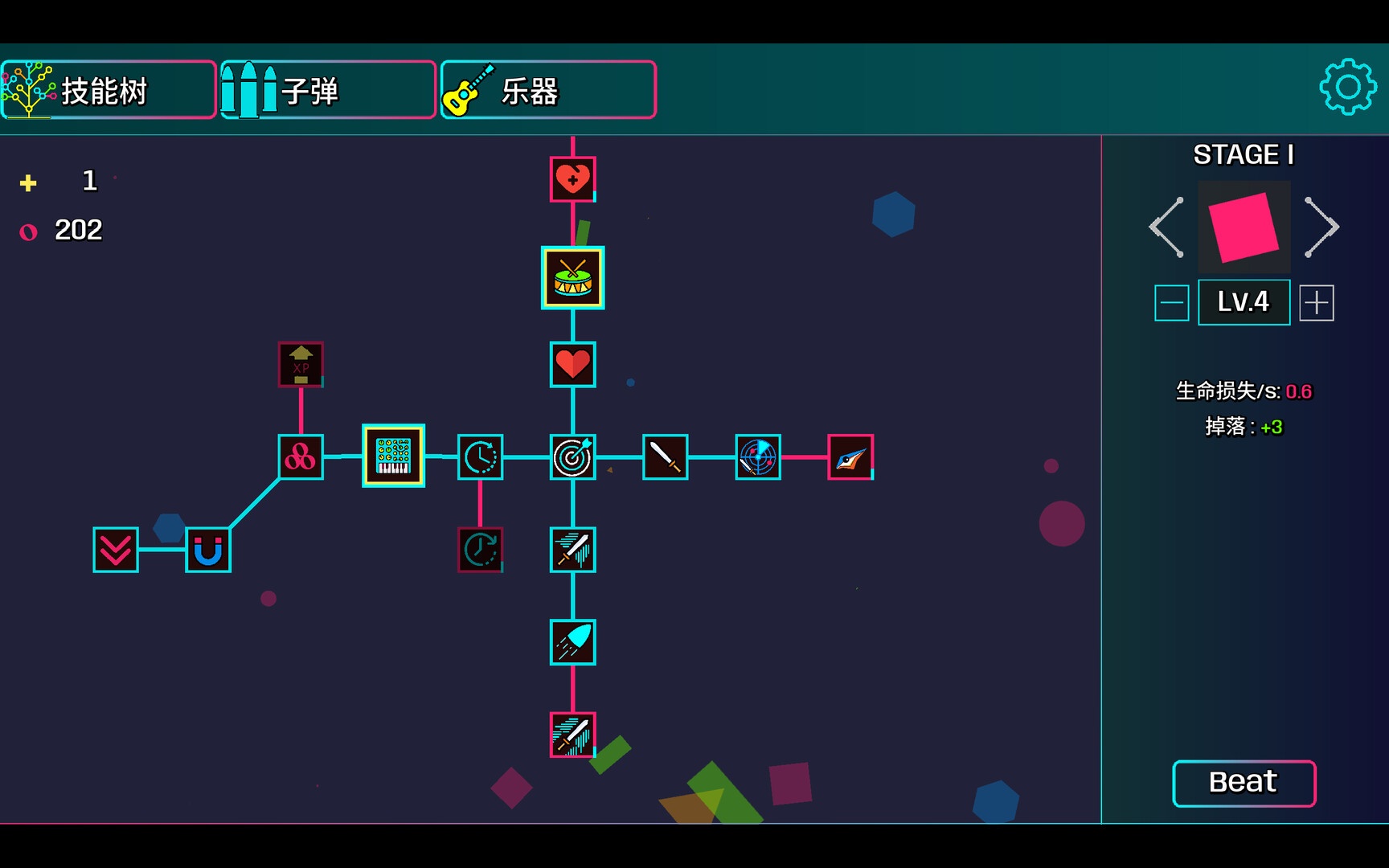The width and height of the screenshot is (1389, 868).
Task: Select the clock timer skill node
Action: click(480, 458)
